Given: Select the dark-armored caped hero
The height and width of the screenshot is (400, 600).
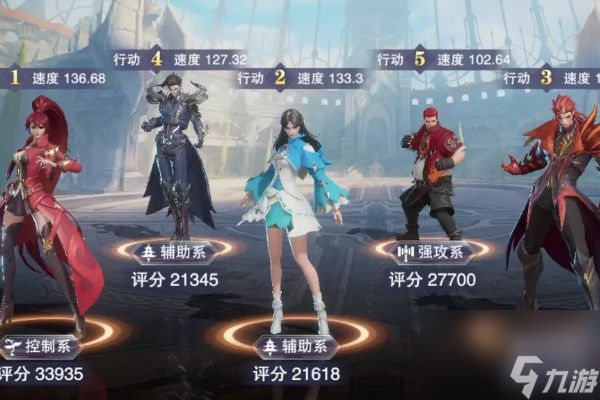Looking at the screenshot, I should (x=176, y=150).
